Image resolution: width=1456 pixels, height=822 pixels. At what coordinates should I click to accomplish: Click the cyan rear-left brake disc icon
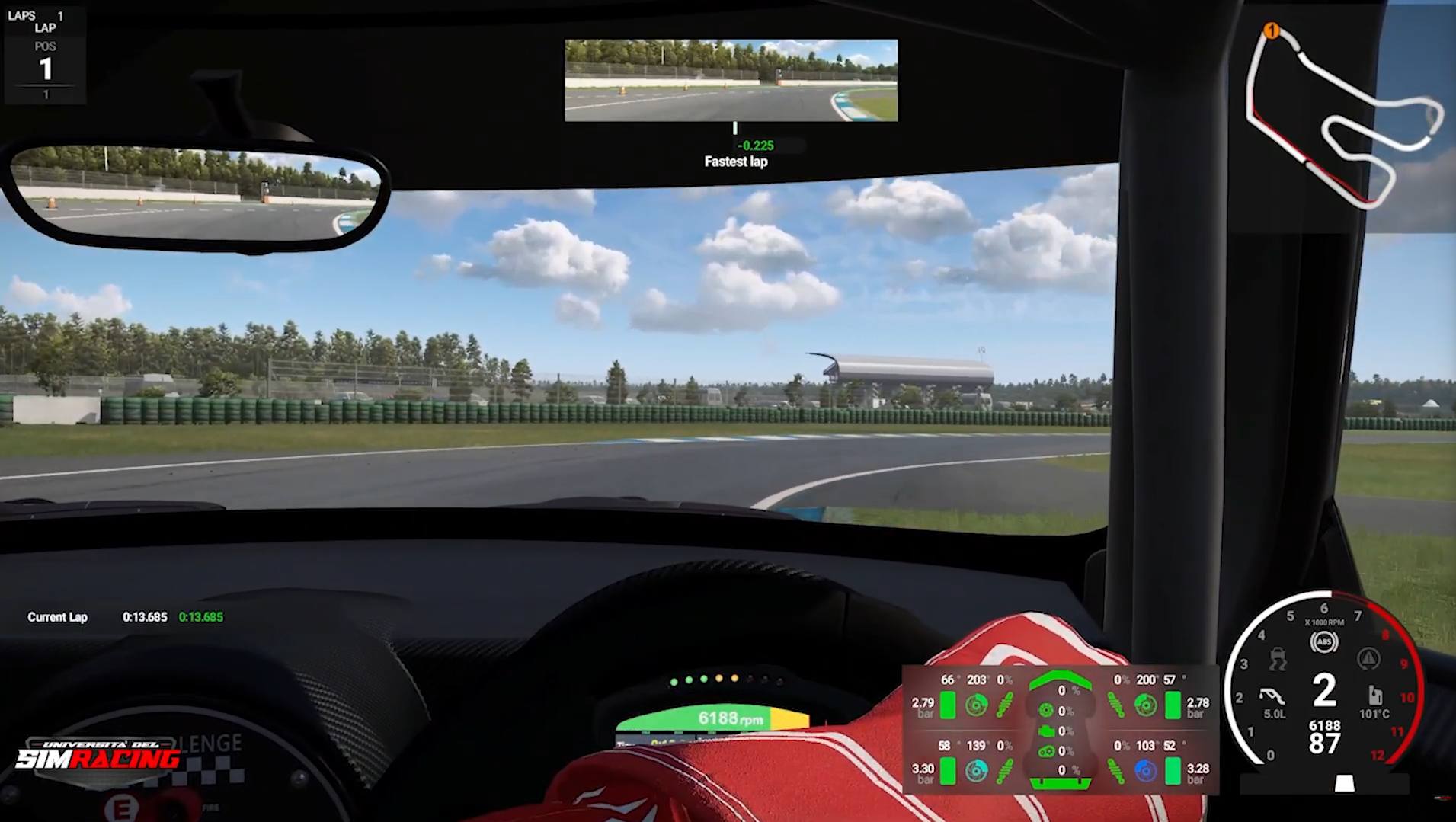point(976,769)
